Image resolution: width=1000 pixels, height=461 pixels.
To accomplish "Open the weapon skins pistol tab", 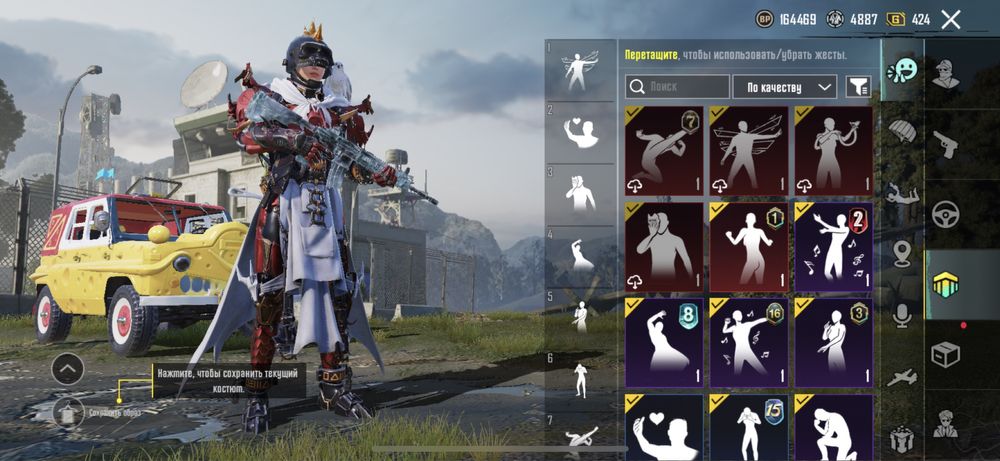I will pyautogui.click(x=945, y=143).
